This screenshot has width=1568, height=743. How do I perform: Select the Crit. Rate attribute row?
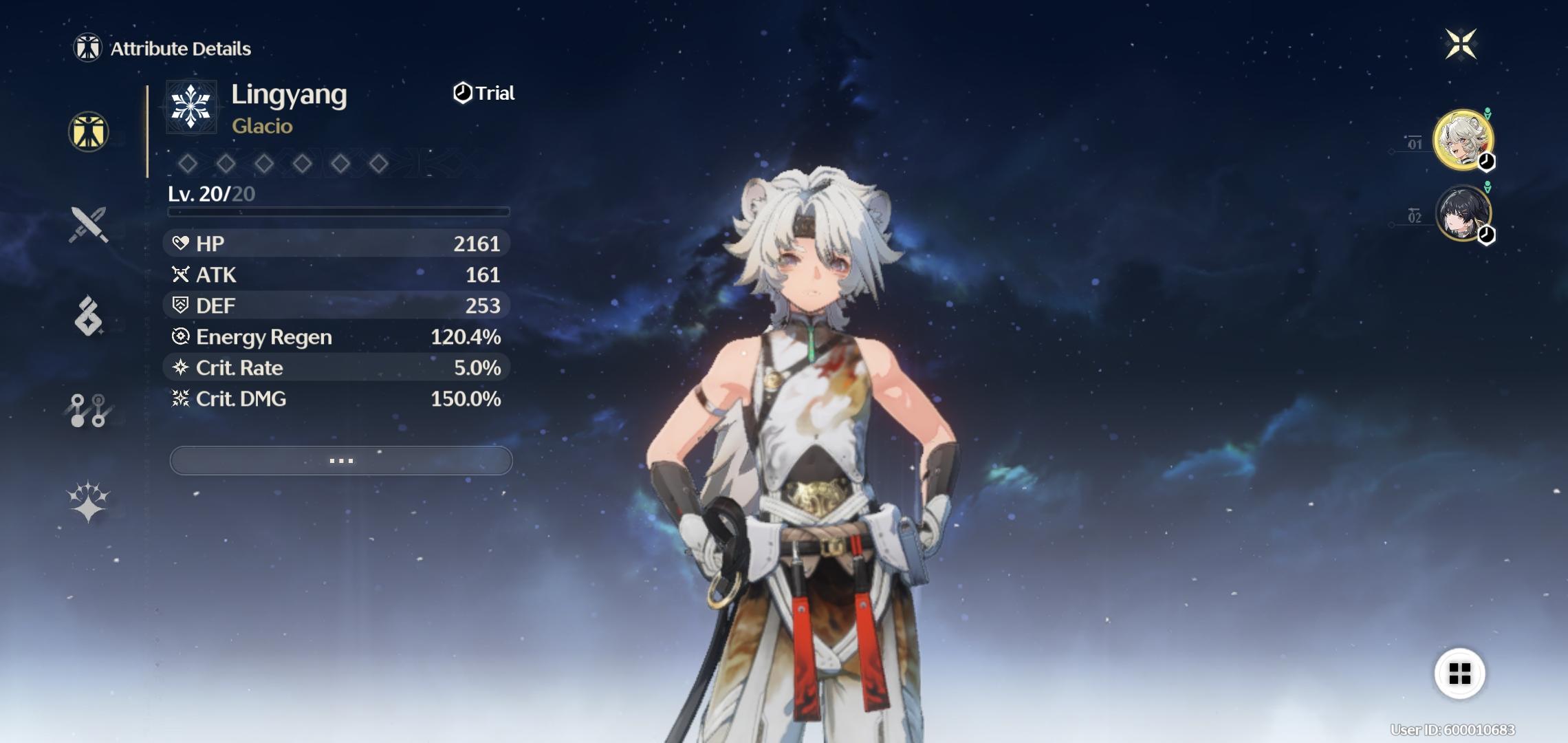click(337, 367)
